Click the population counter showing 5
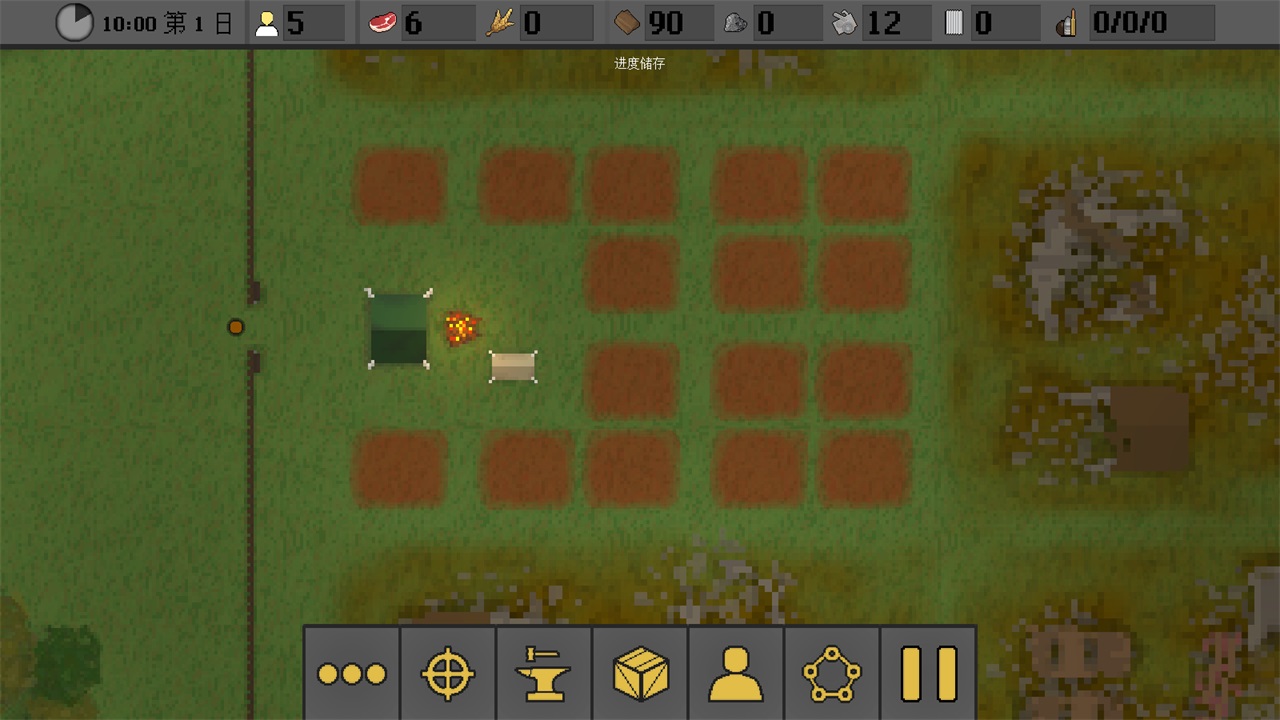The width and height of the screenshot is (1280, 720). pyautogui.click(x=267, y=22)
